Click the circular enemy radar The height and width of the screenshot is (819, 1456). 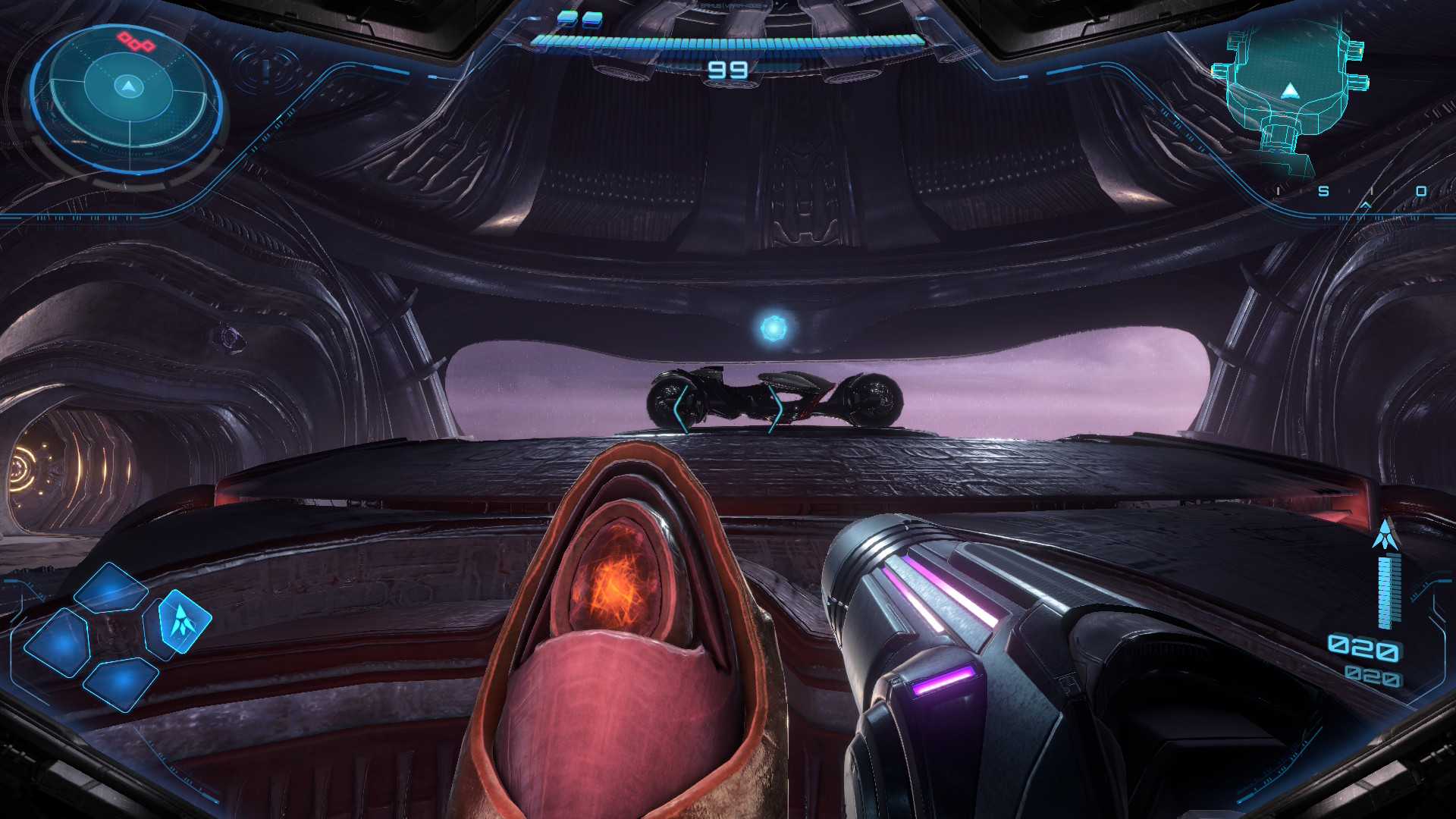pyautogui.click(x=127, y=97)
